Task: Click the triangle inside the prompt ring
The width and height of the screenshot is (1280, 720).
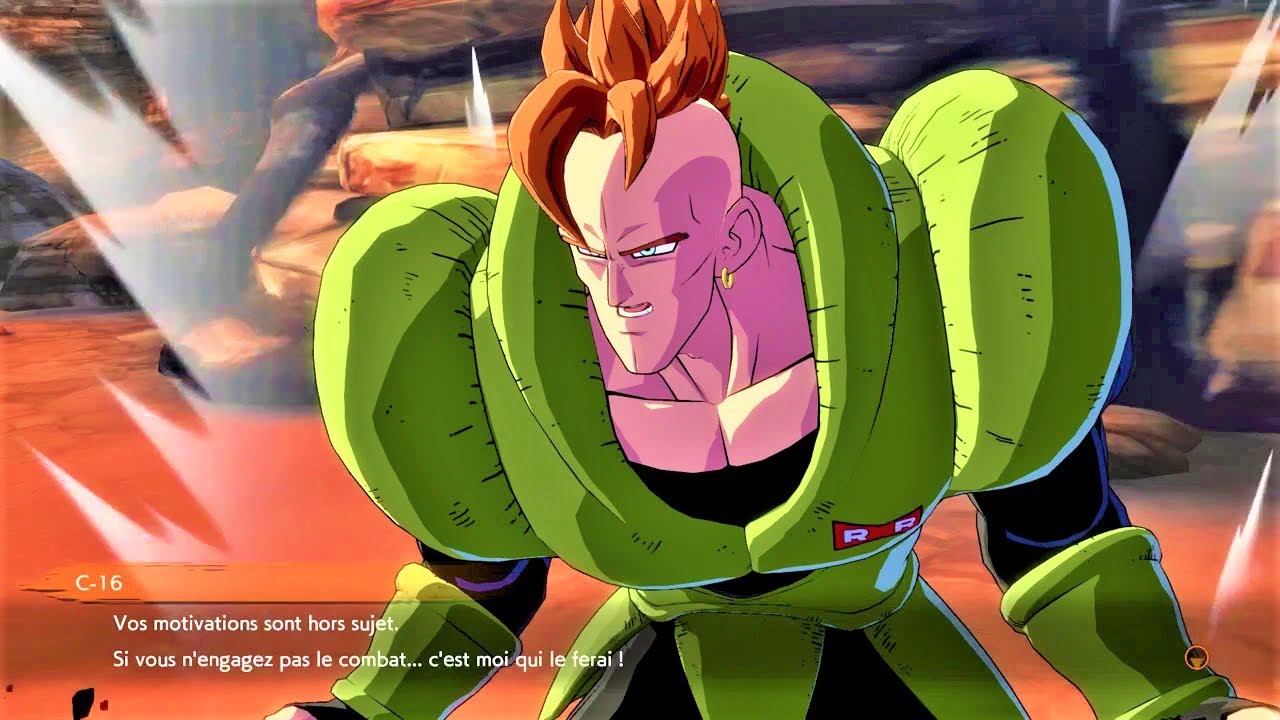Action: tap(1197, 659)
